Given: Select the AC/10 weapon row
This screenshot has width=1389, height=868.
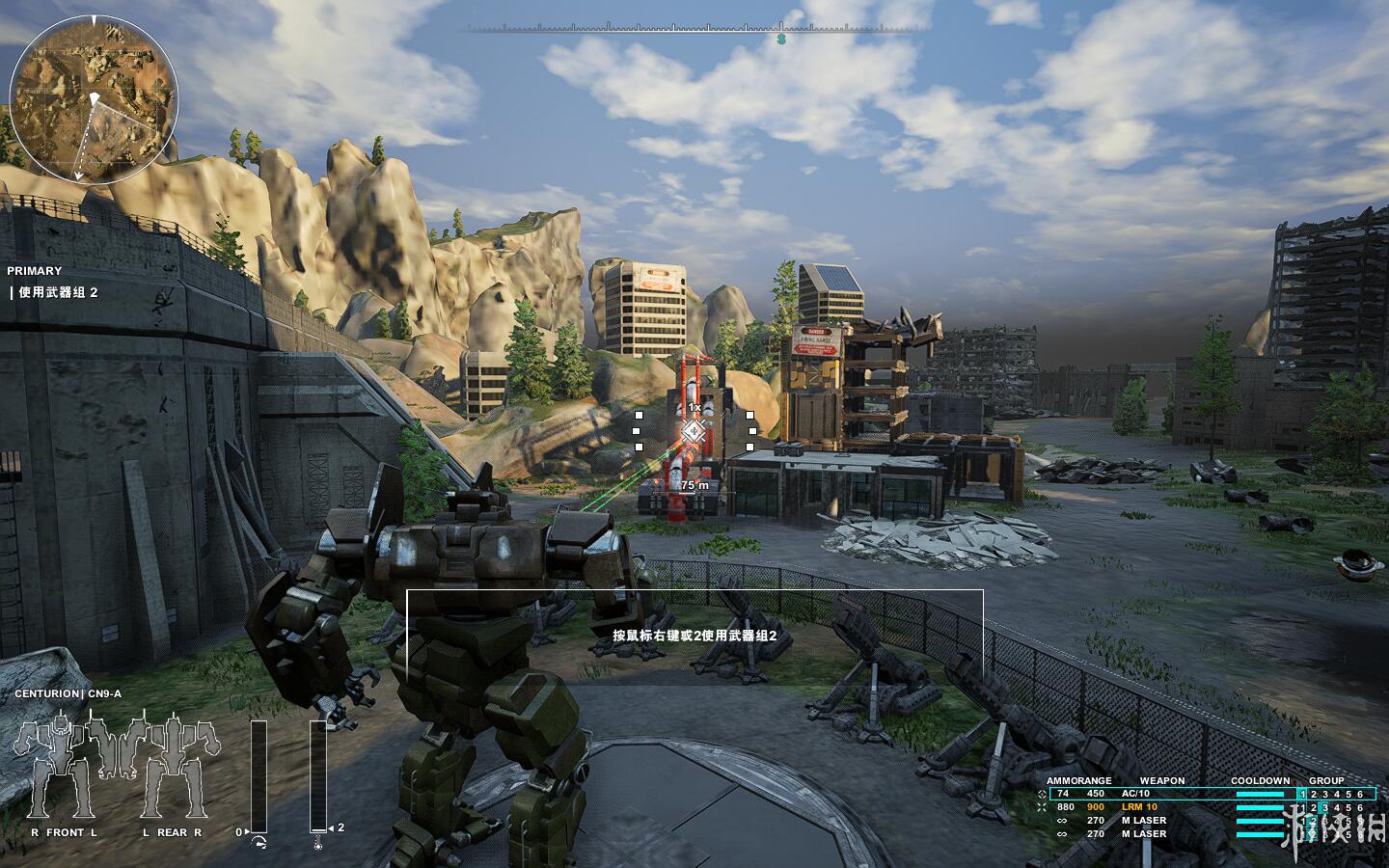Looking at the screenshot, I should tap(1135, 794).
